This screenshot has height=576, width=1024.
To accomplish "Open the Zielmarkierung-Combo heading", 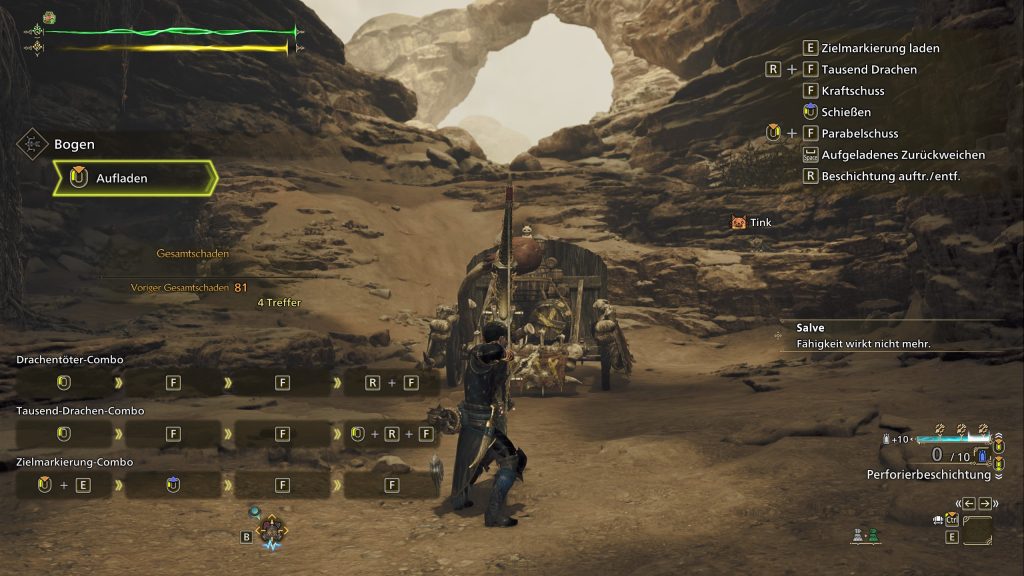I will click(x=75, y=462).
